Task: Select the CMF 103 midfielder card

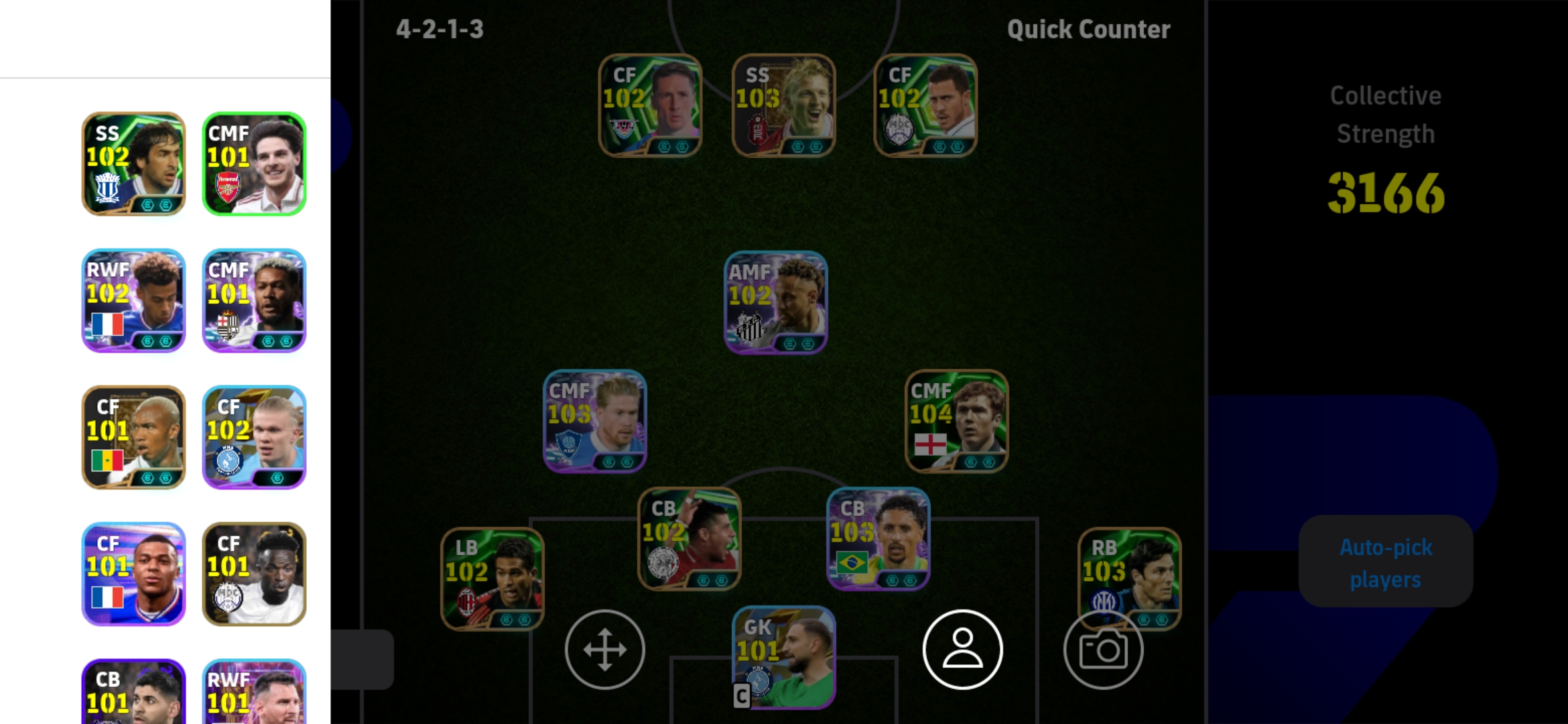Action: tap(594, 422)
